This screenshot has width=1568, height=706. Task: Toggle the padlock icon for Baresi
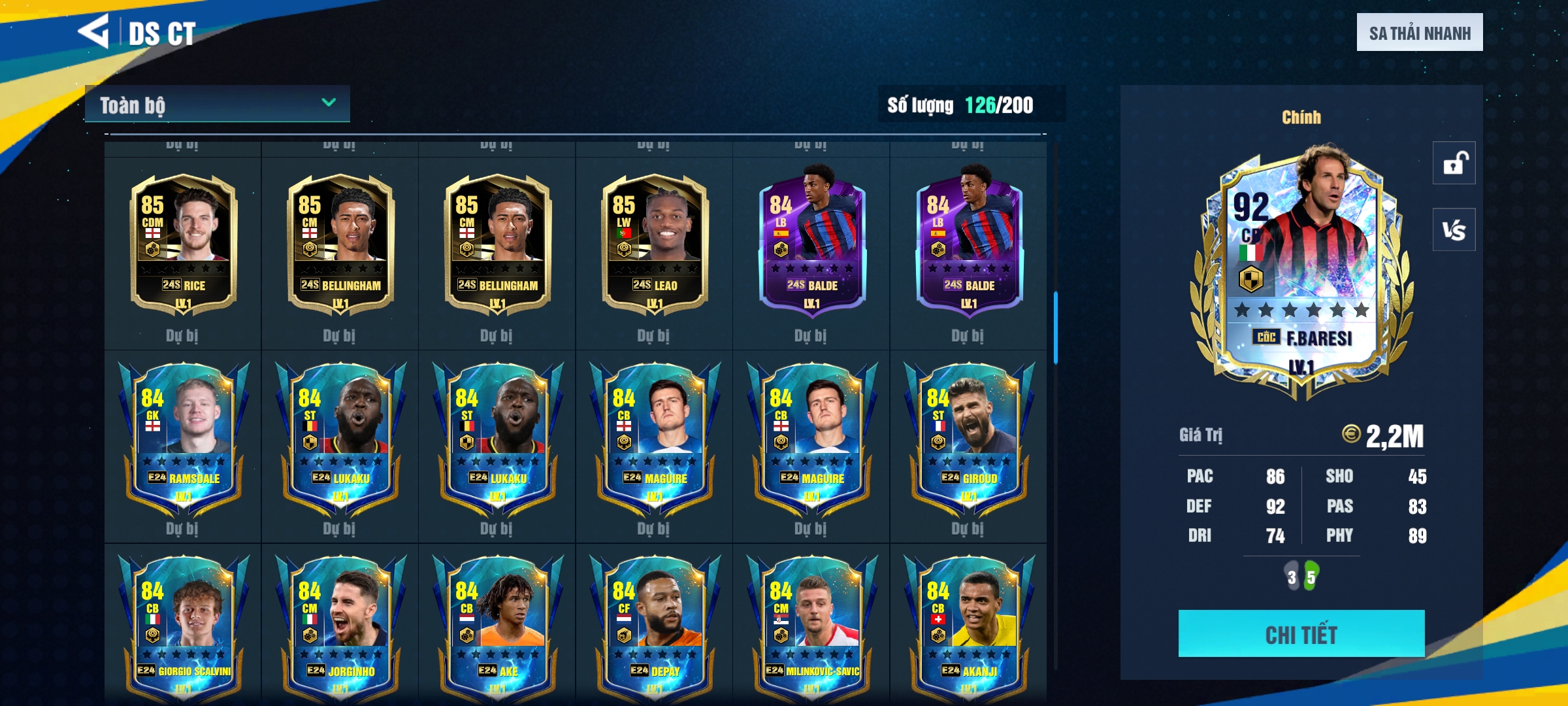pos(1454,163)
